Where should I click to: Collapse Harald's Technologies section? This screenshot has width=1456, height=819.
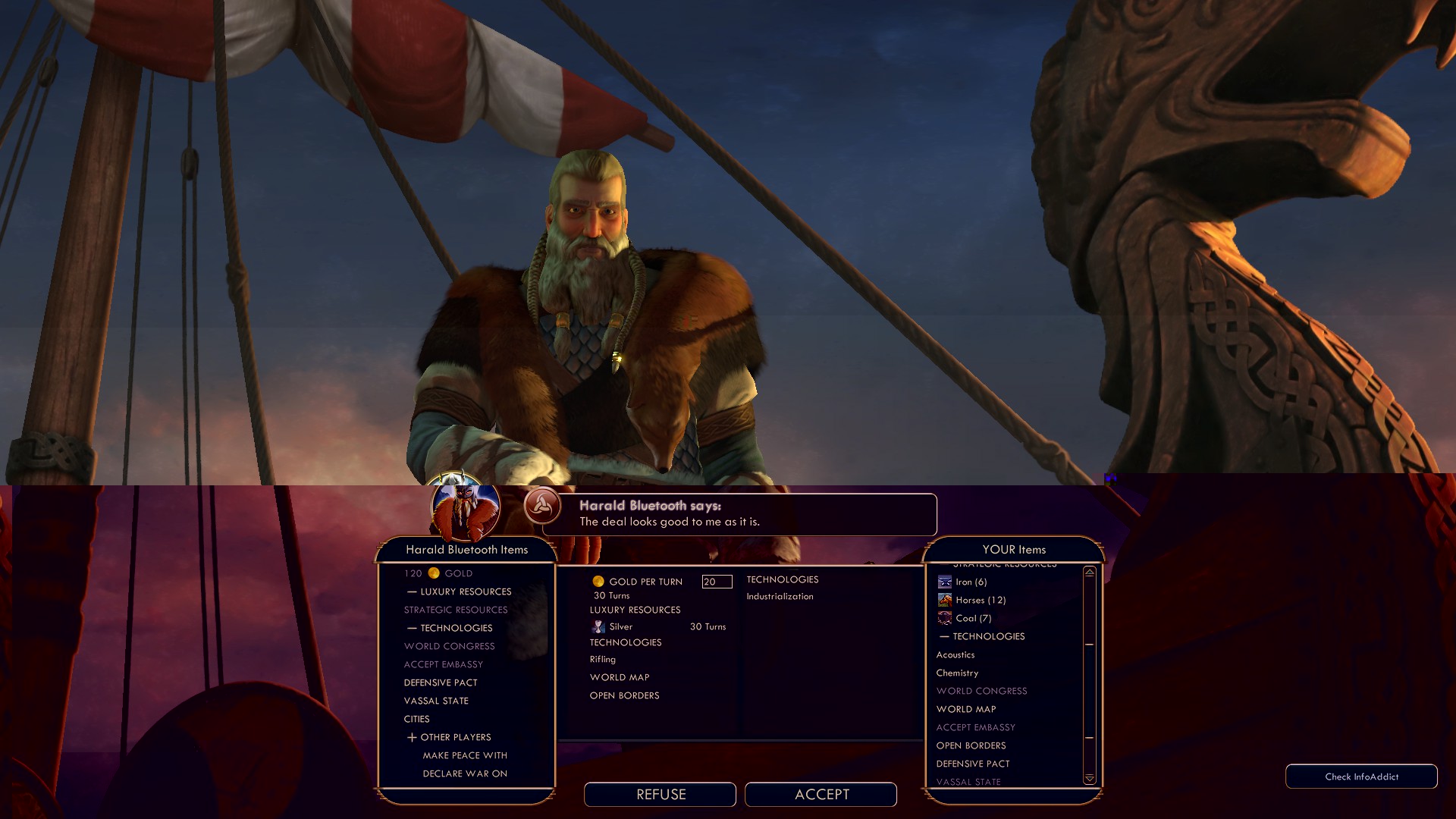[450, 628]
